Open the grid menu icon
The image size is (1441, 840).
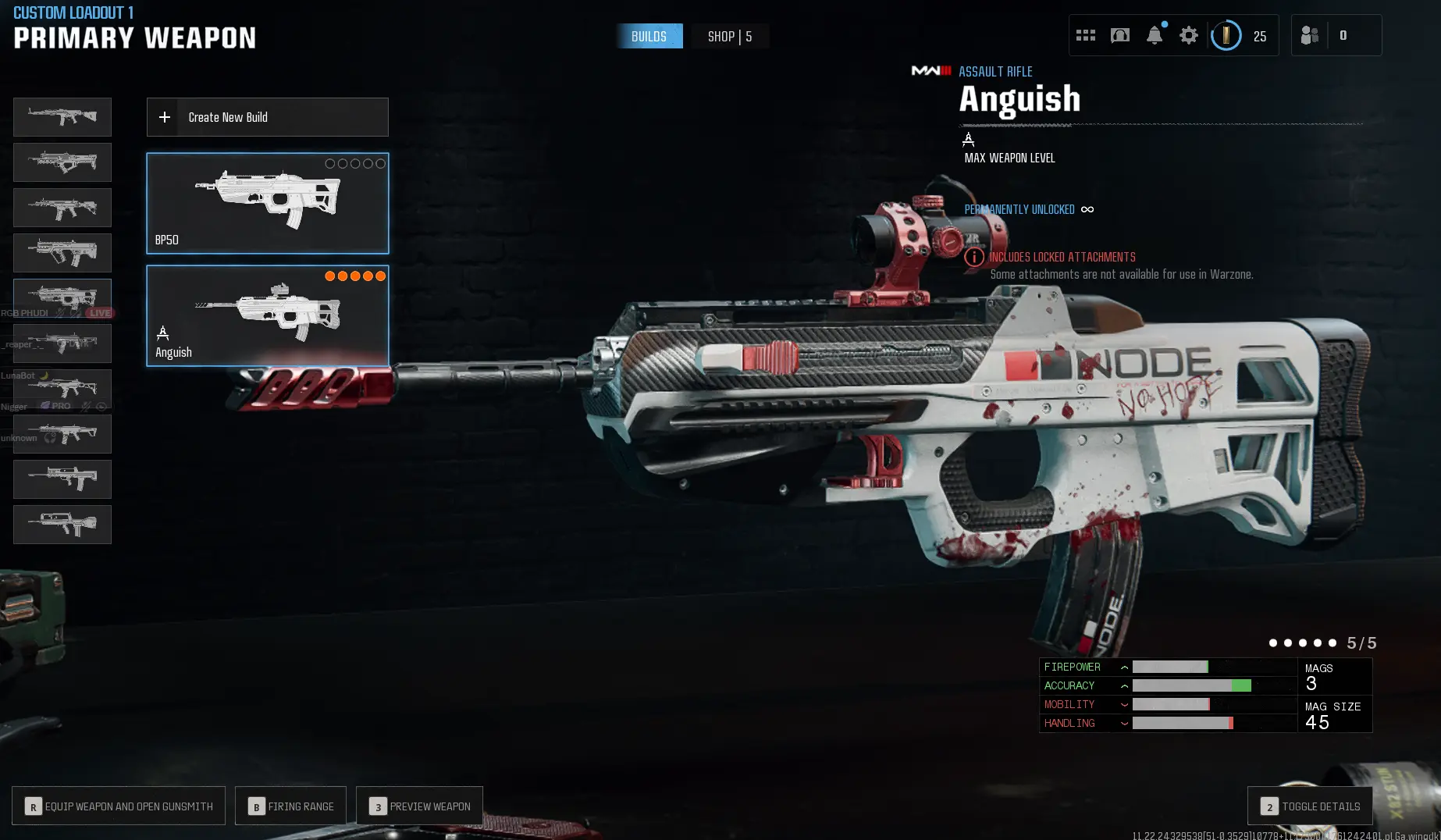pos(1085,35)
